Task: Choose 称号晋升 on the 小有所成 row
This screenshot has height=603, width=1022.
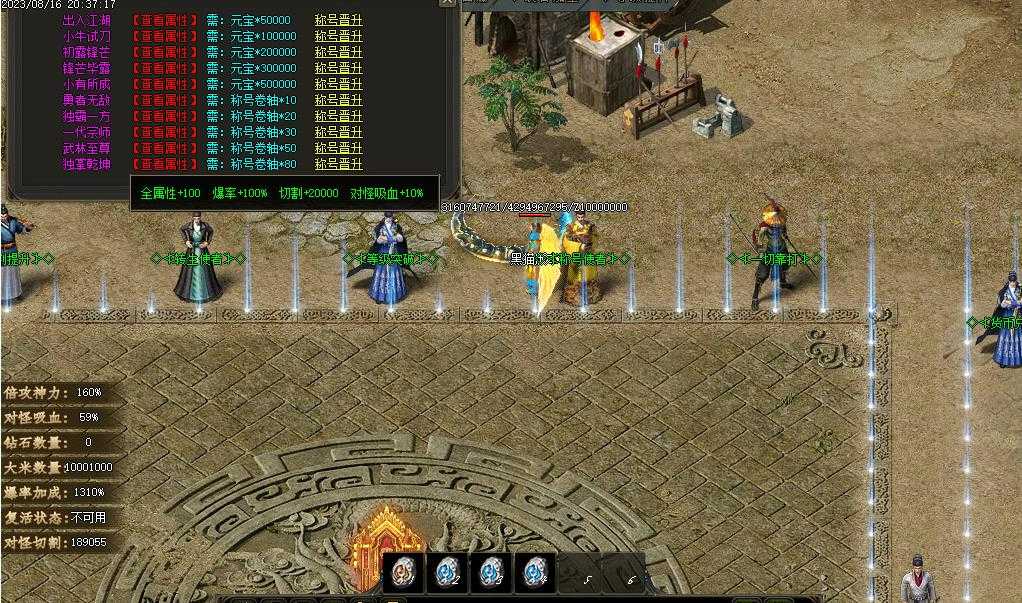Action: pyautogui.click(x=338, y=84)
